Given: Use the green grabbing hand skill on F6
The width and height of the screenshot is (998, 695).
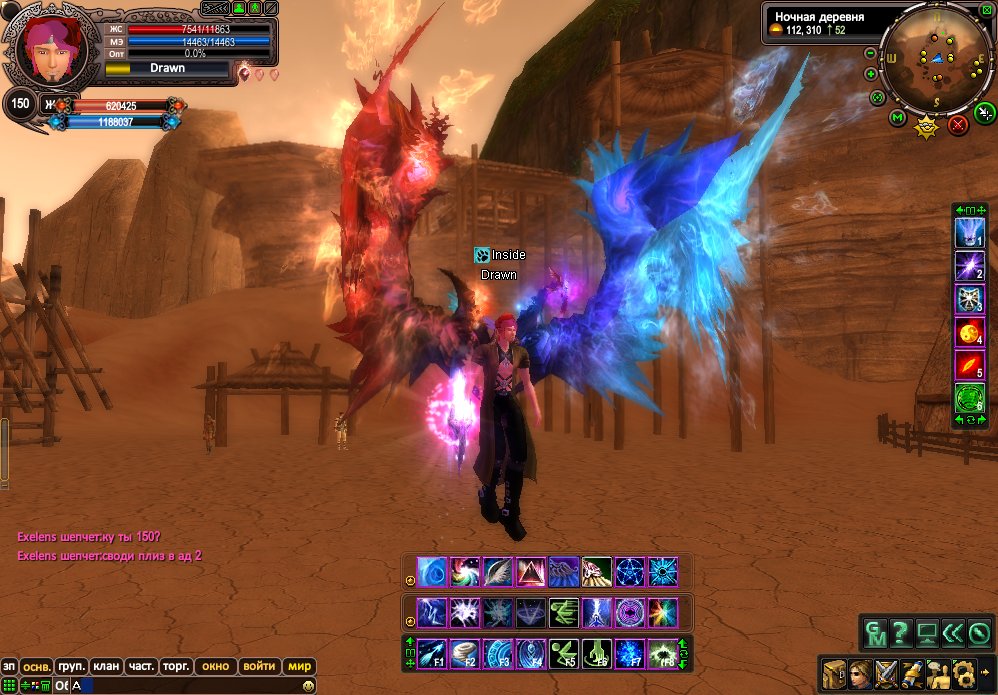Looking at the screenshot, I should 596,652.
